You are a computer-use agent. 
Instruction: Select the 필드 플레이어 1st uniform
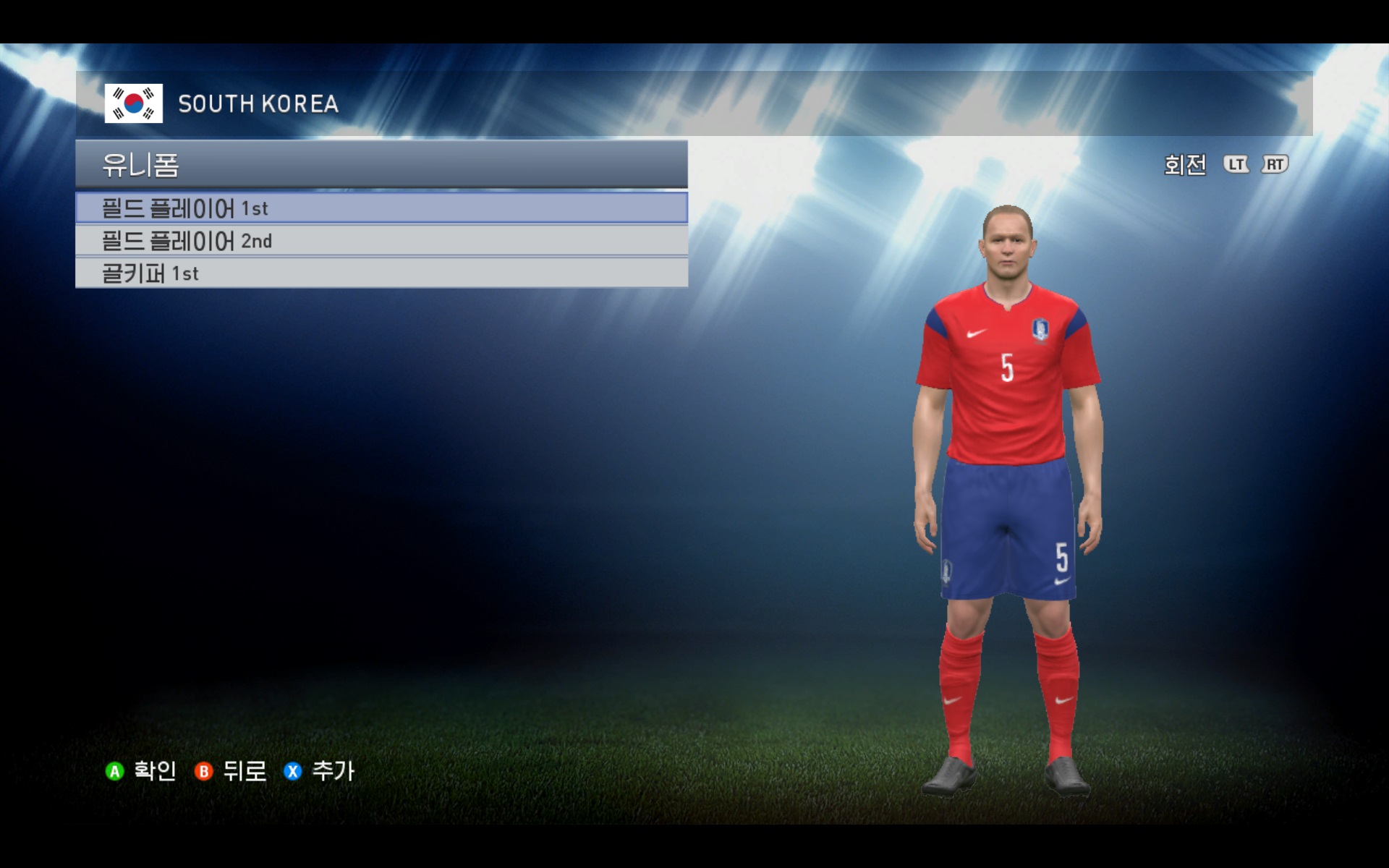[381, 208]
